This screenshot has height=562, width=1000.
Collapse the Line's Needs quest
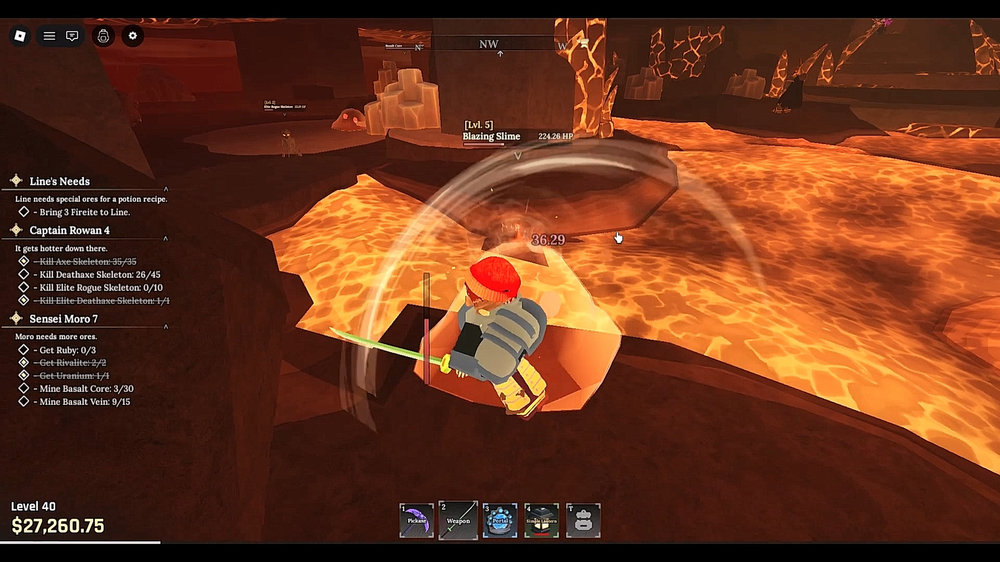pos(166,187)
